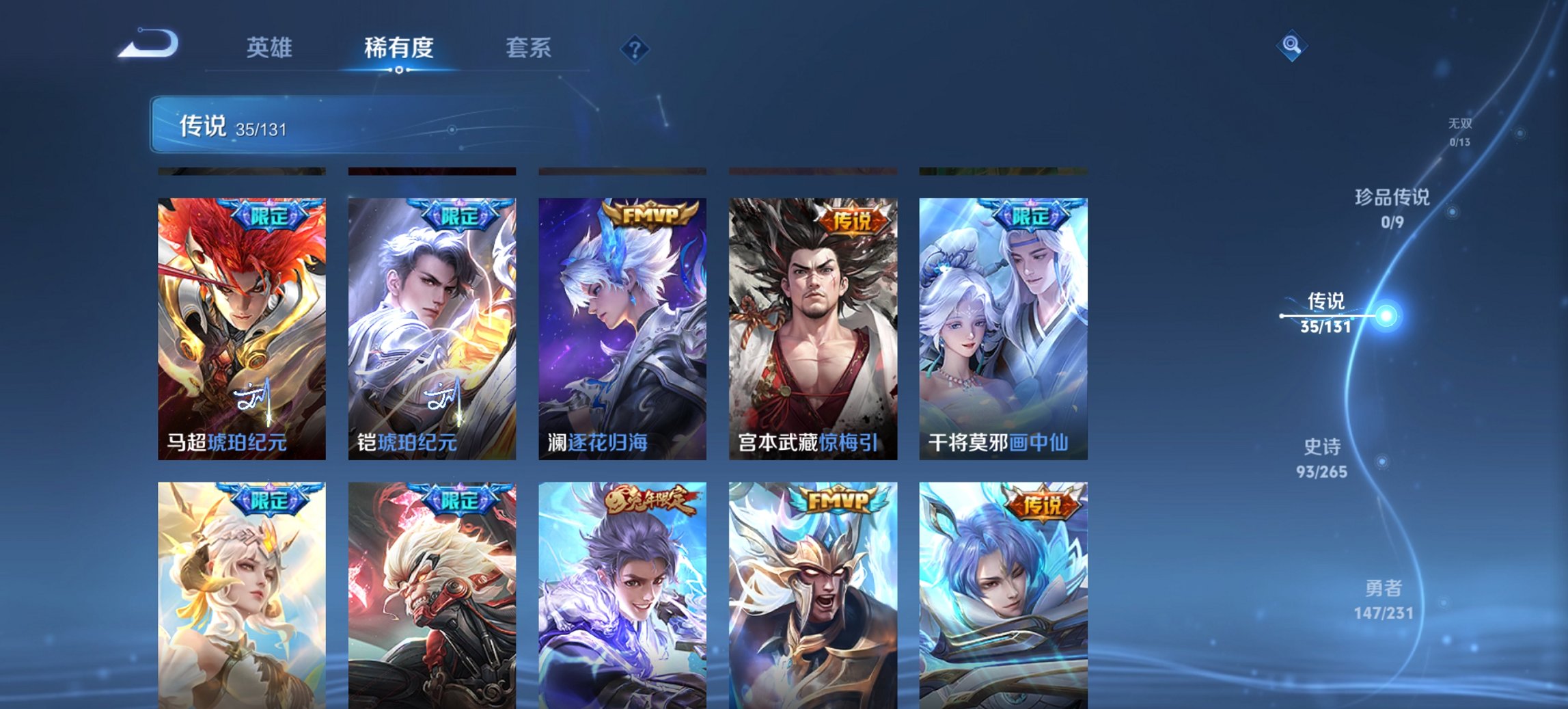
Task: Click the help question mark icon
Action: coord(635,49)
